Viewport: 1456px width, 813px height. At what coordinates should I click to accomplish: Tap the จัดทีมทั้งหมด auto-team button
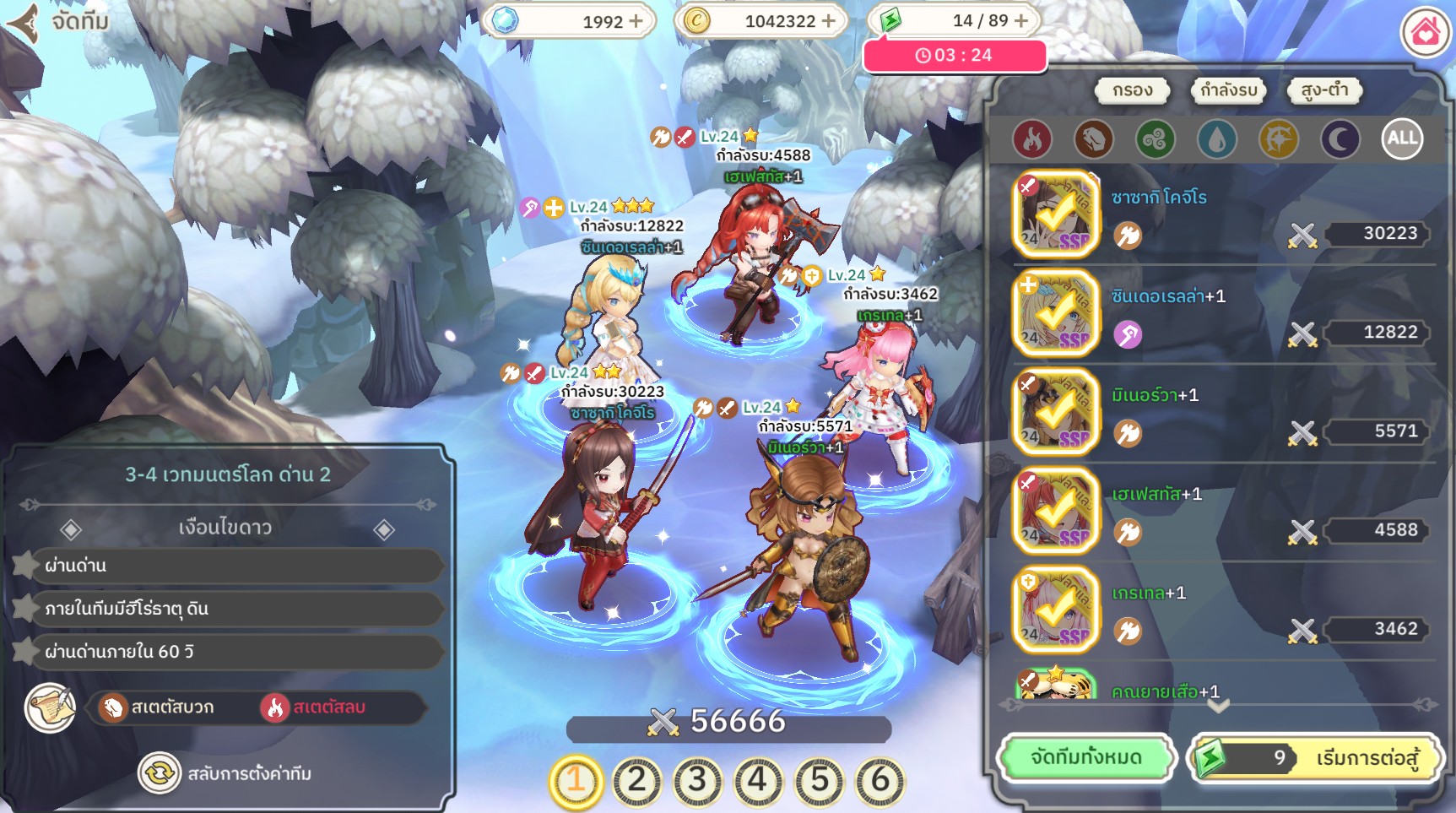[1085, 758]
